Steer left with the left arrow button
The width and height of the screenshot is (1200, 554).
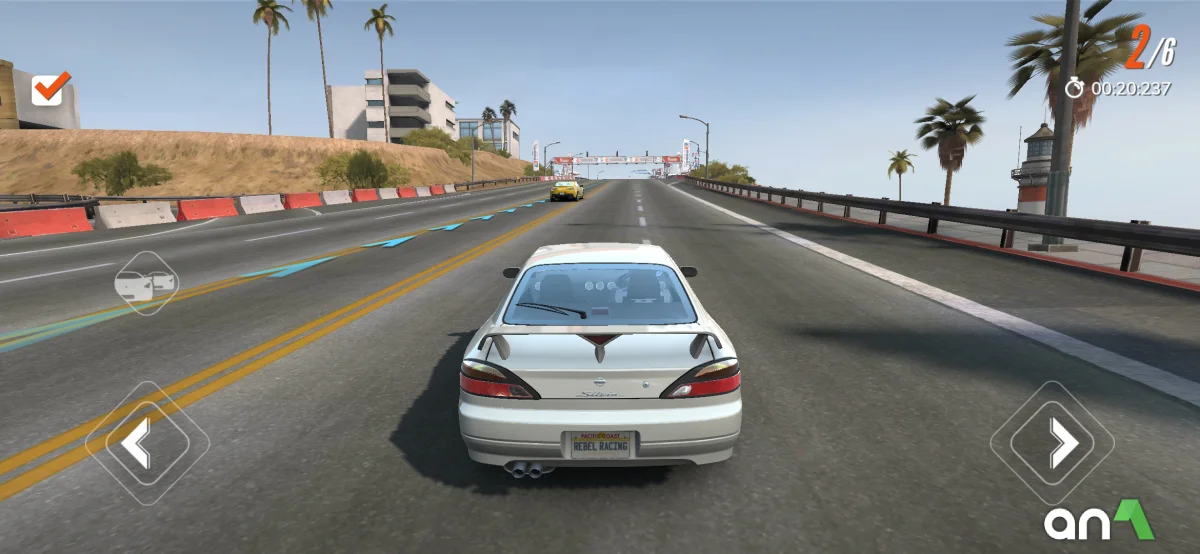tap(146, 442)
